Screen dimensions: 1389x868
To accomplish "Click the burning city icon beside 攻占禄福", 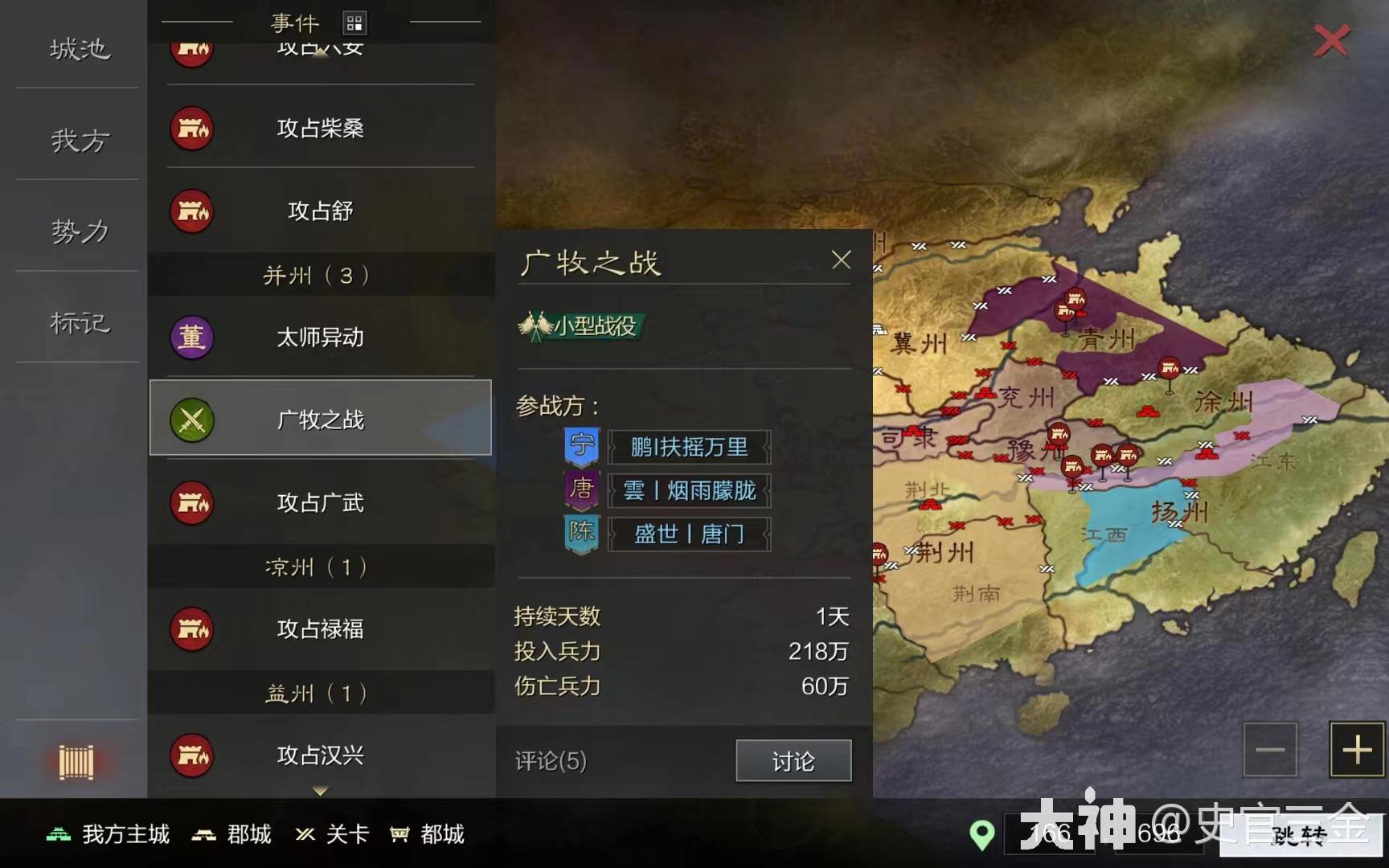I will (x=191, y=629).
